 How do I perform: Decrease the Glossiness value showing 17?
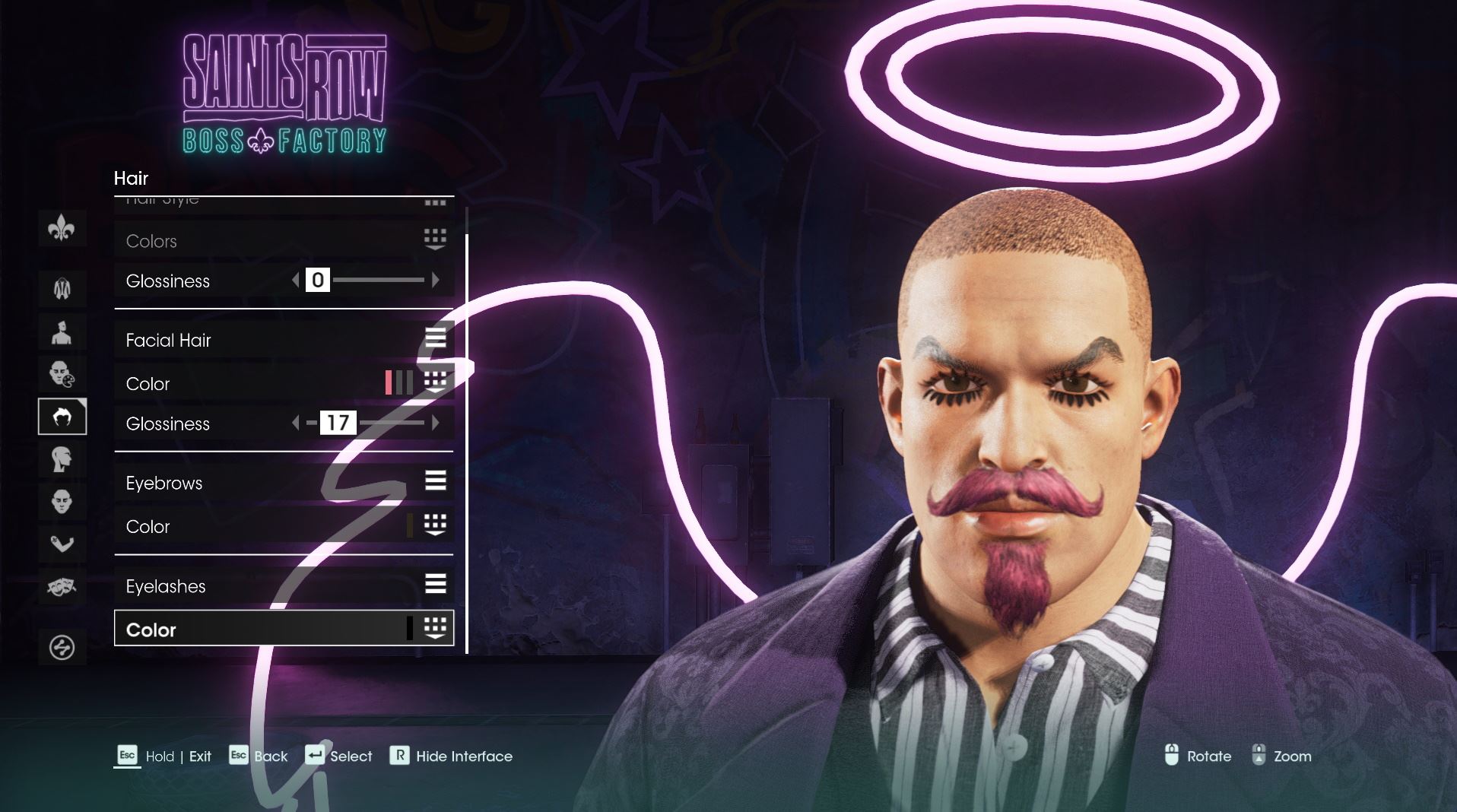296,423
